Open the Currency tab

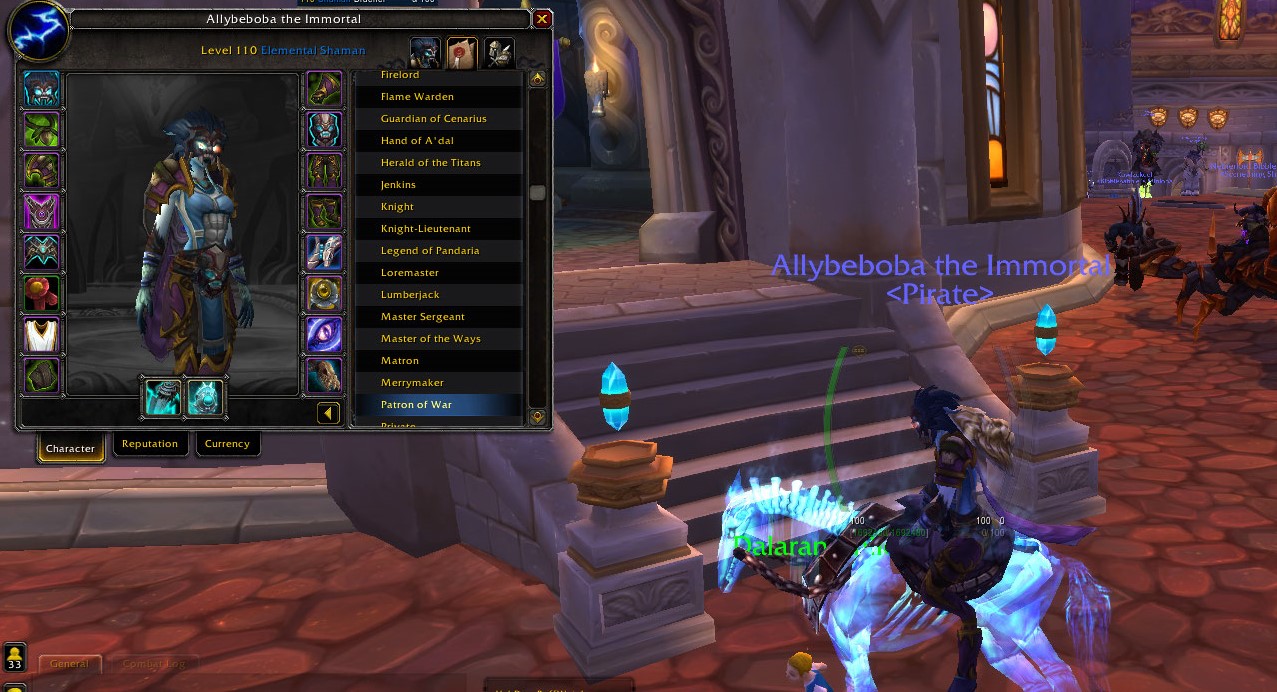(227, 444)
